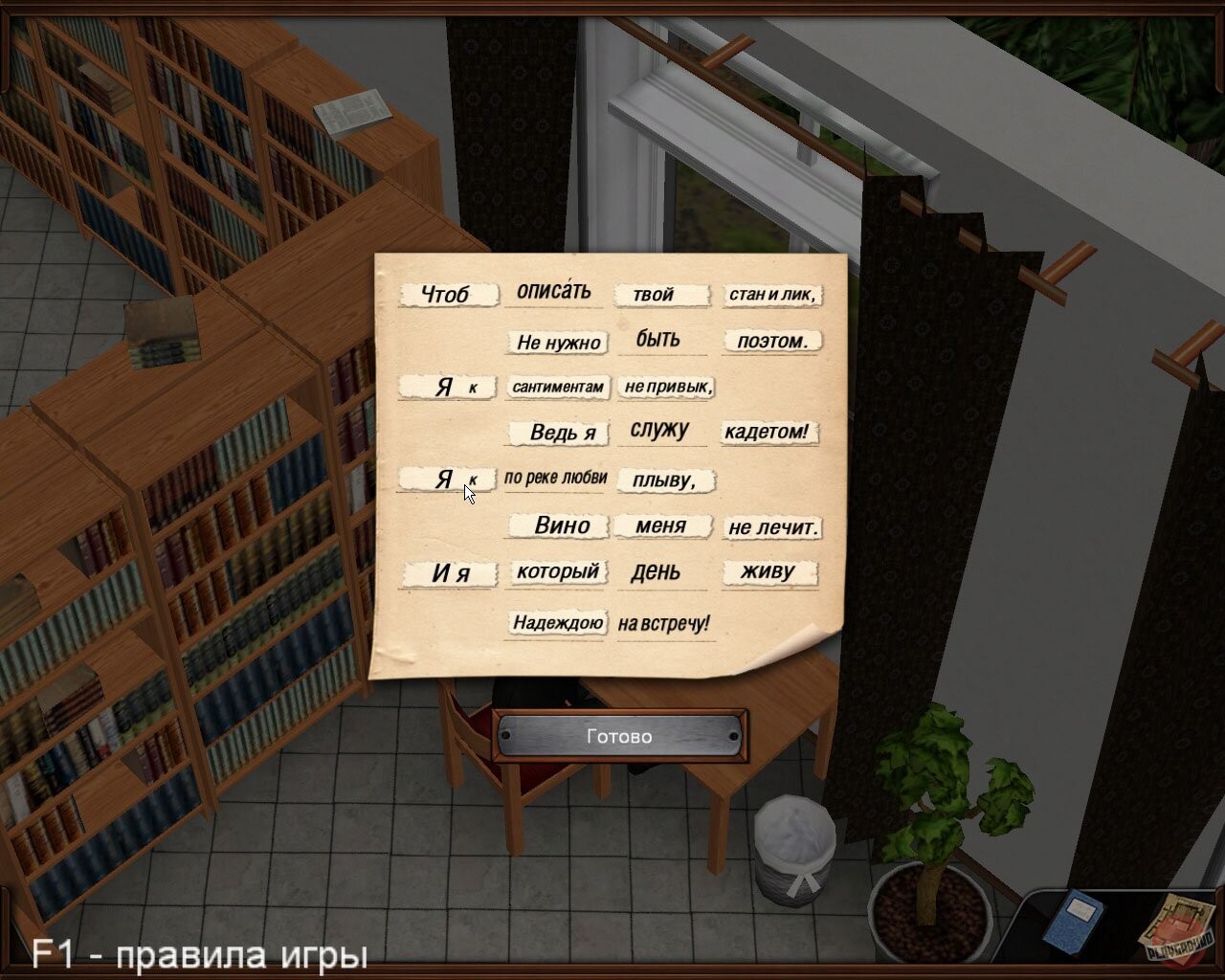
Task: Select the word tile "Чтоб"
Action: 450,294
